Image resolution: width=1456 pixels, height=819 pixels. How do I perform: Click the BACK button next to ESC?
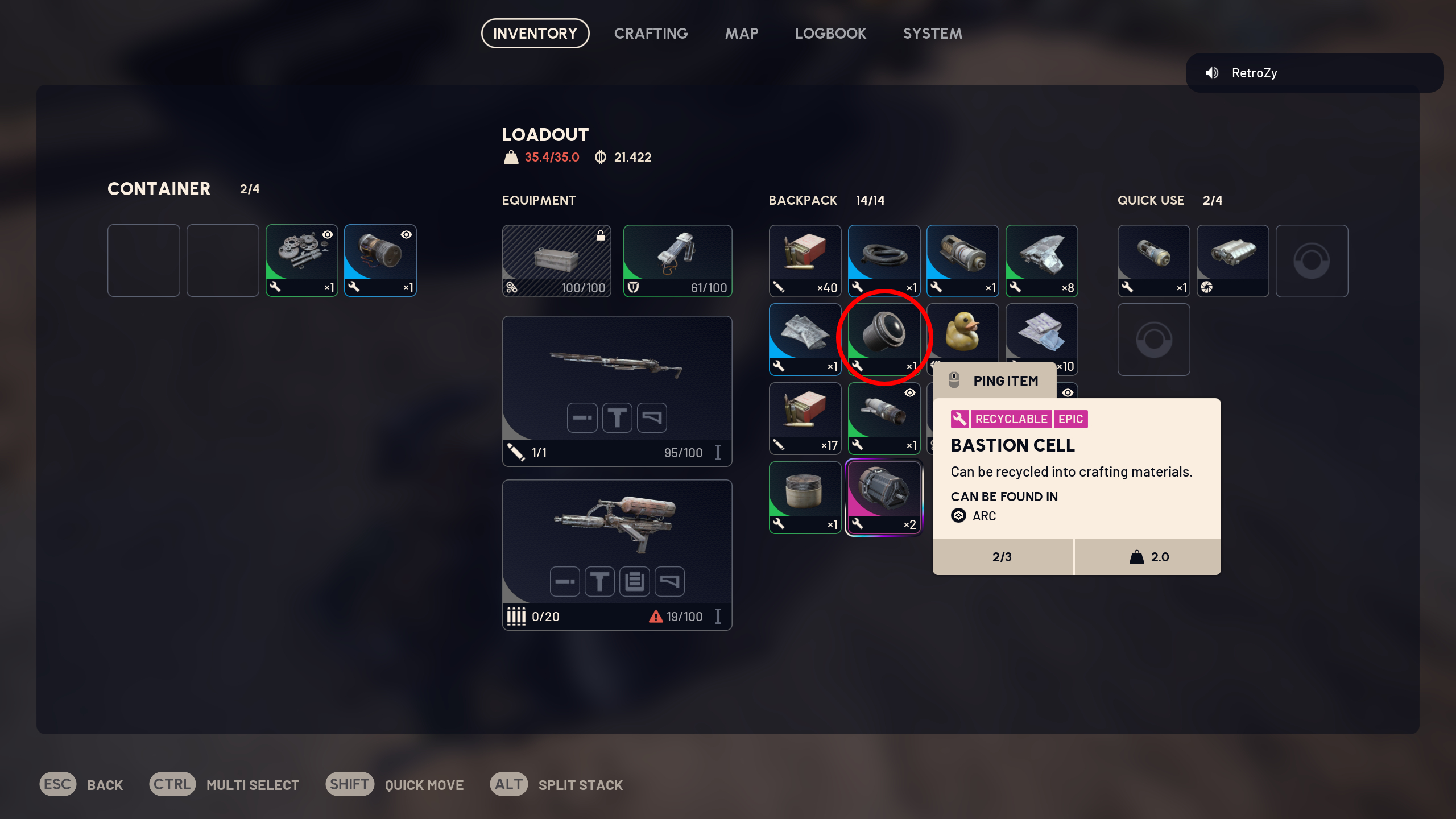coord(105,784)
